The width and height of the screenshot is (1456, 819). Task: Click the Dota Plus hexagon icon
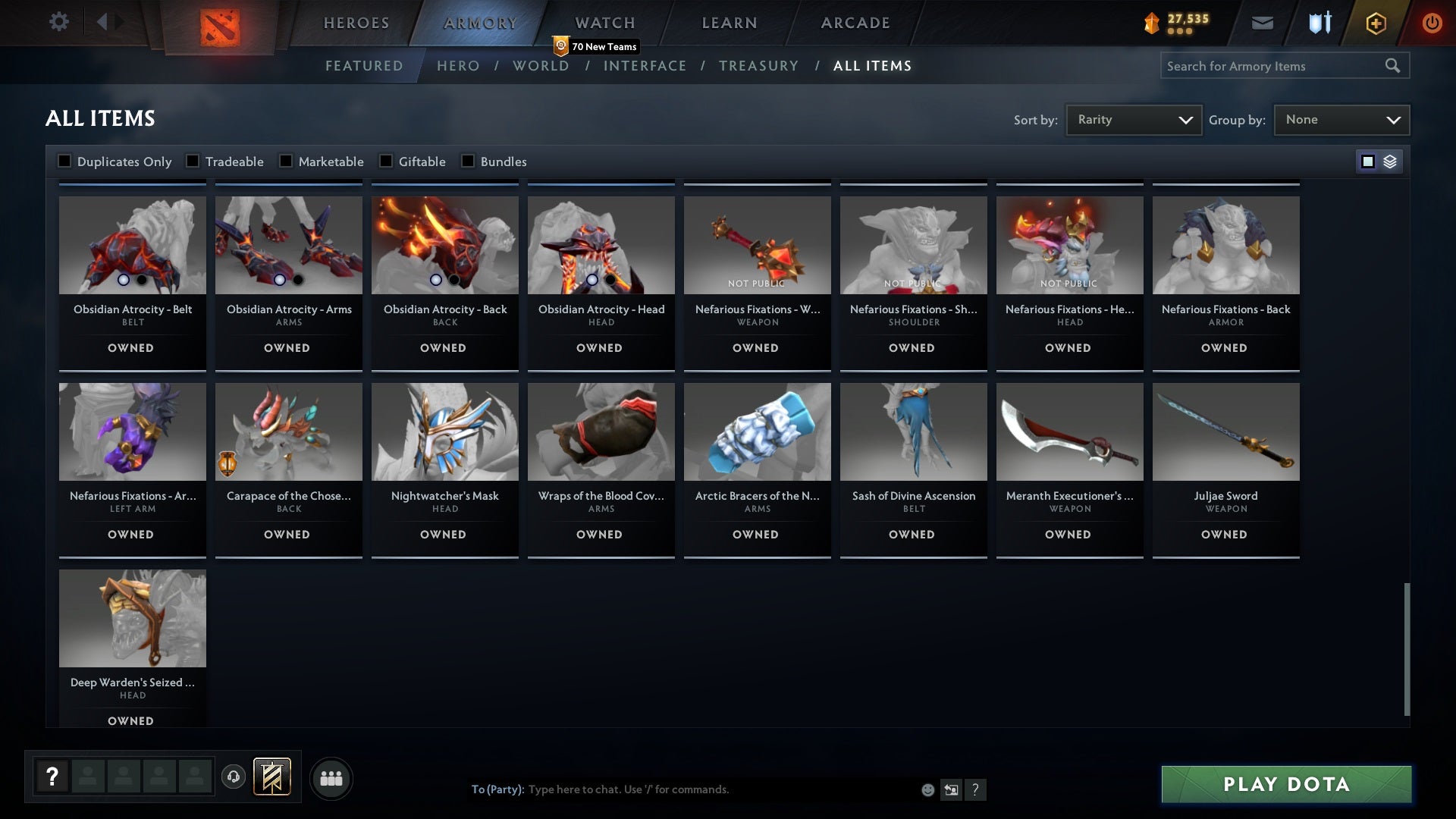click(1375, 23)
